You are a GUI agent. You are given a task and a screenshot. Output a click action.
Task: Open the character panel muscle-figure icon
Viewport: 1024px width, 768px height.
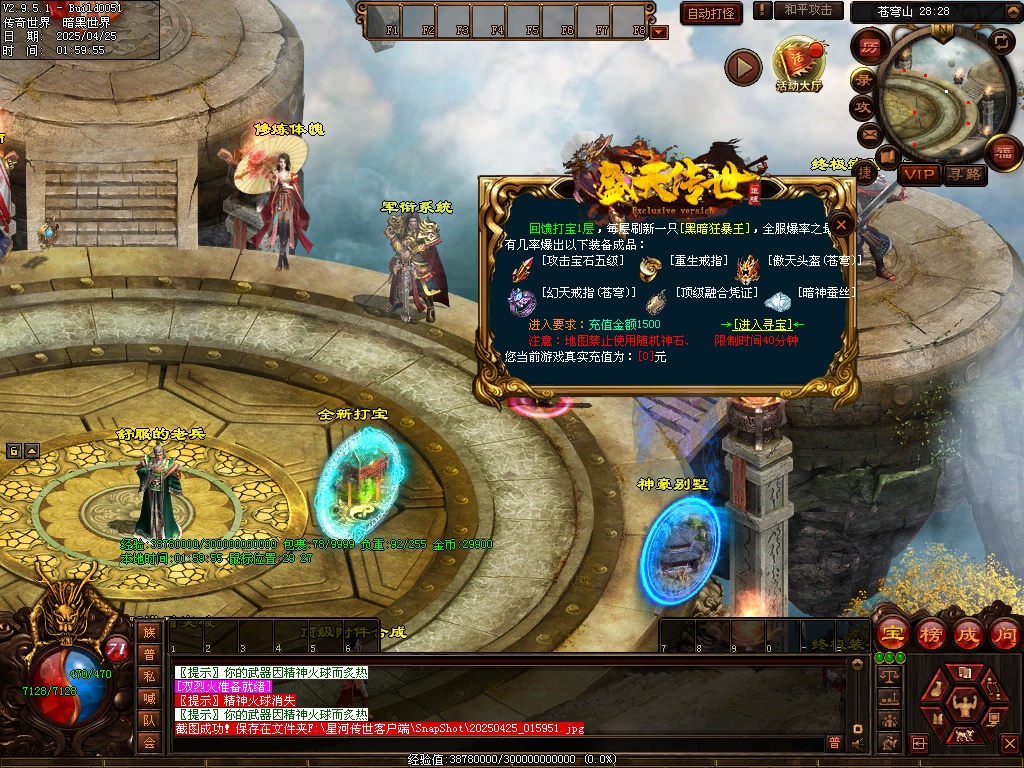966,709
